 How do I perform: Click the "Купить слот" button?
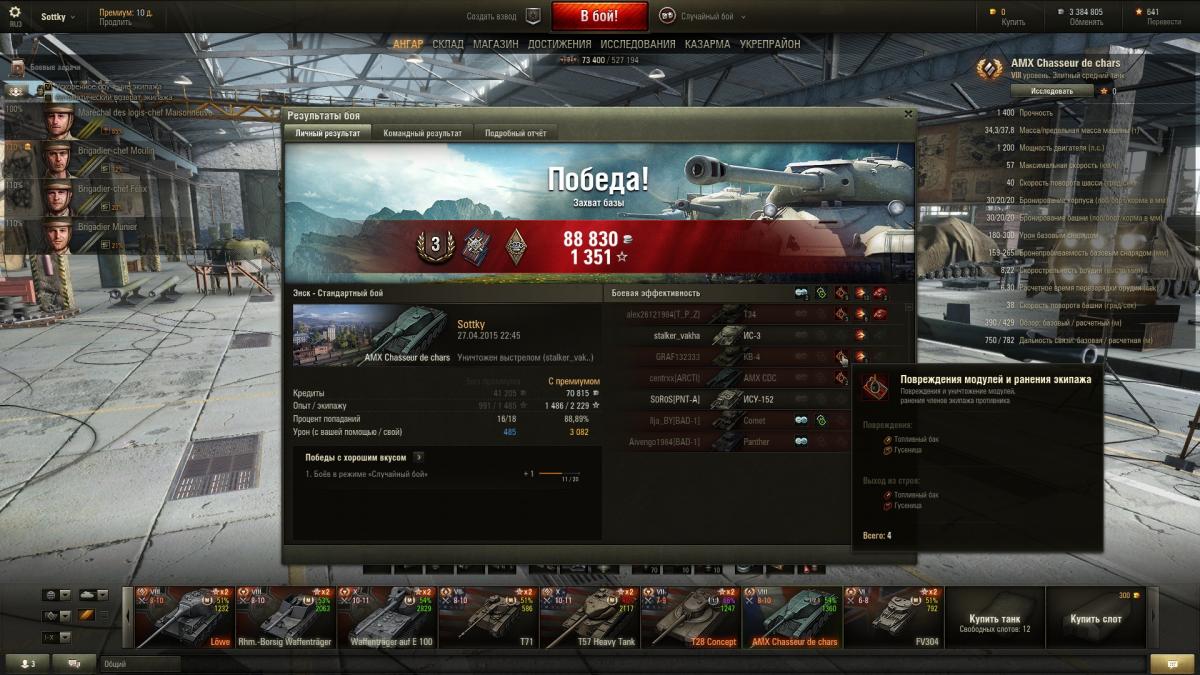pyautogui.click(x=1095, y=619)
